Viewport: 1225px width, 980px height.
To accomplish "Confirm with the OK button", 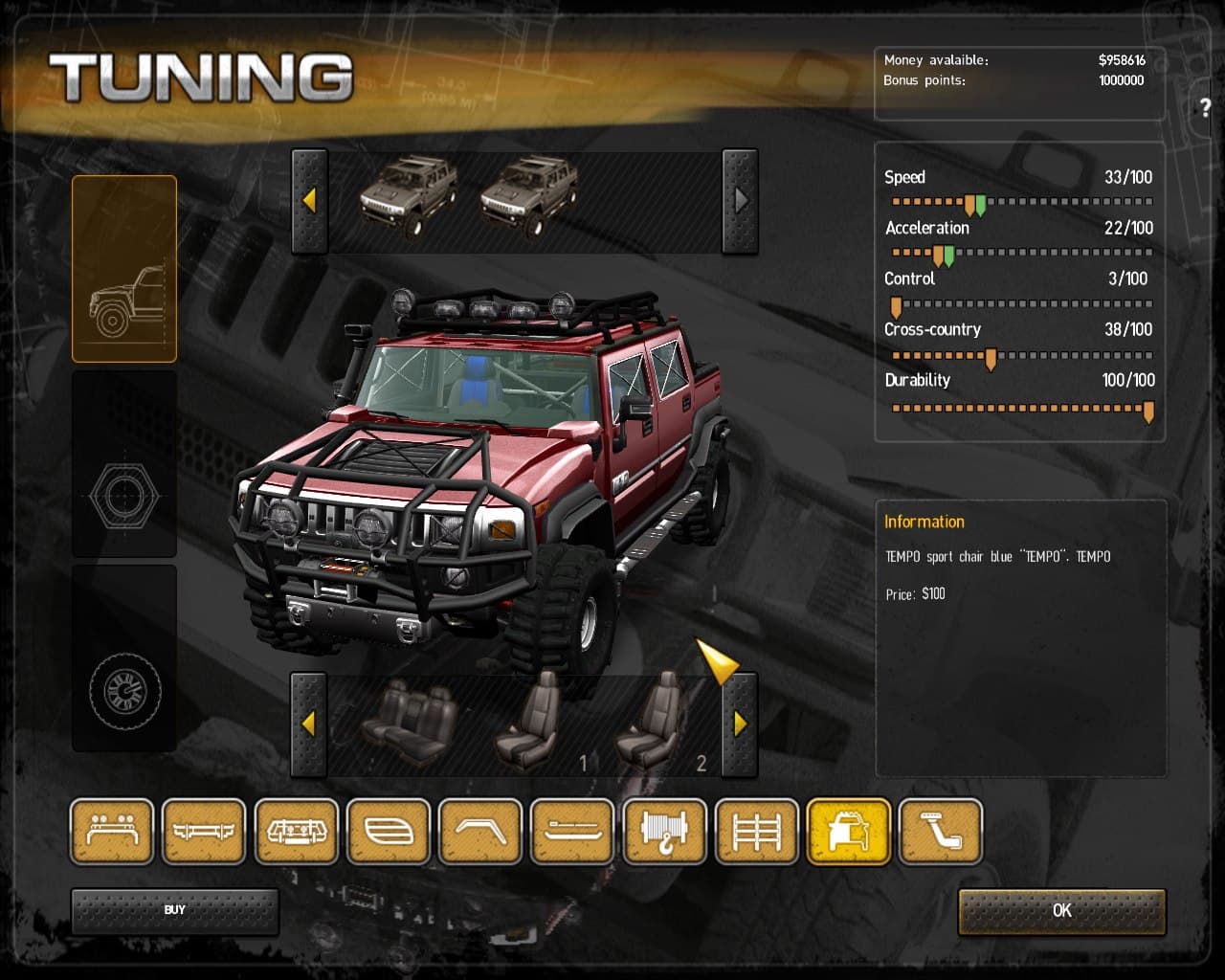I will (1062, 911).
